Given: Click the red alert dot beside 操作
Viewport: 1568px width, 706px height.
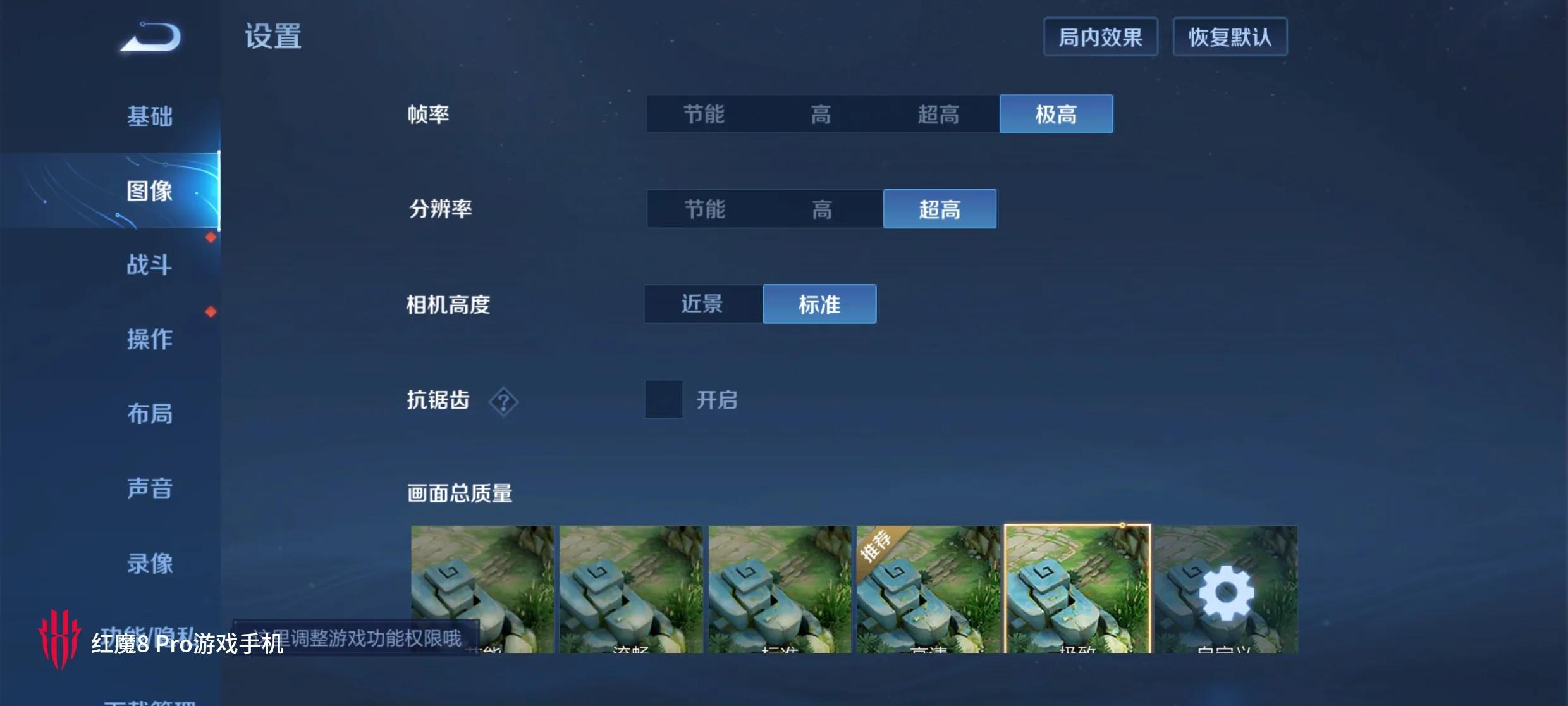Looking at the screenshot, I should pyautogui.click(x=210, y=310).
